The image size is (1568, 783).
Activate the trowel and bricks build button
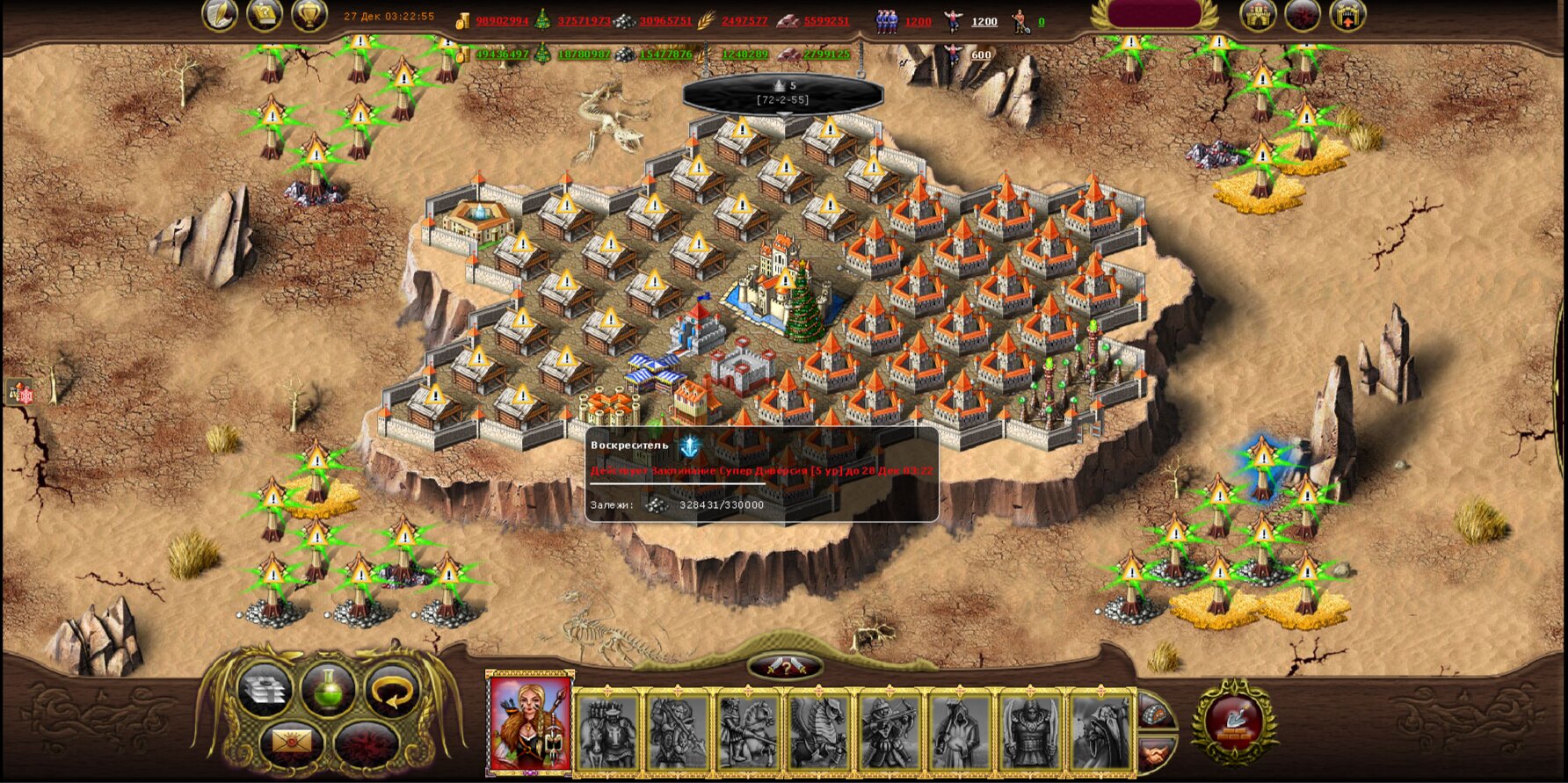(x=1234, y=722)
